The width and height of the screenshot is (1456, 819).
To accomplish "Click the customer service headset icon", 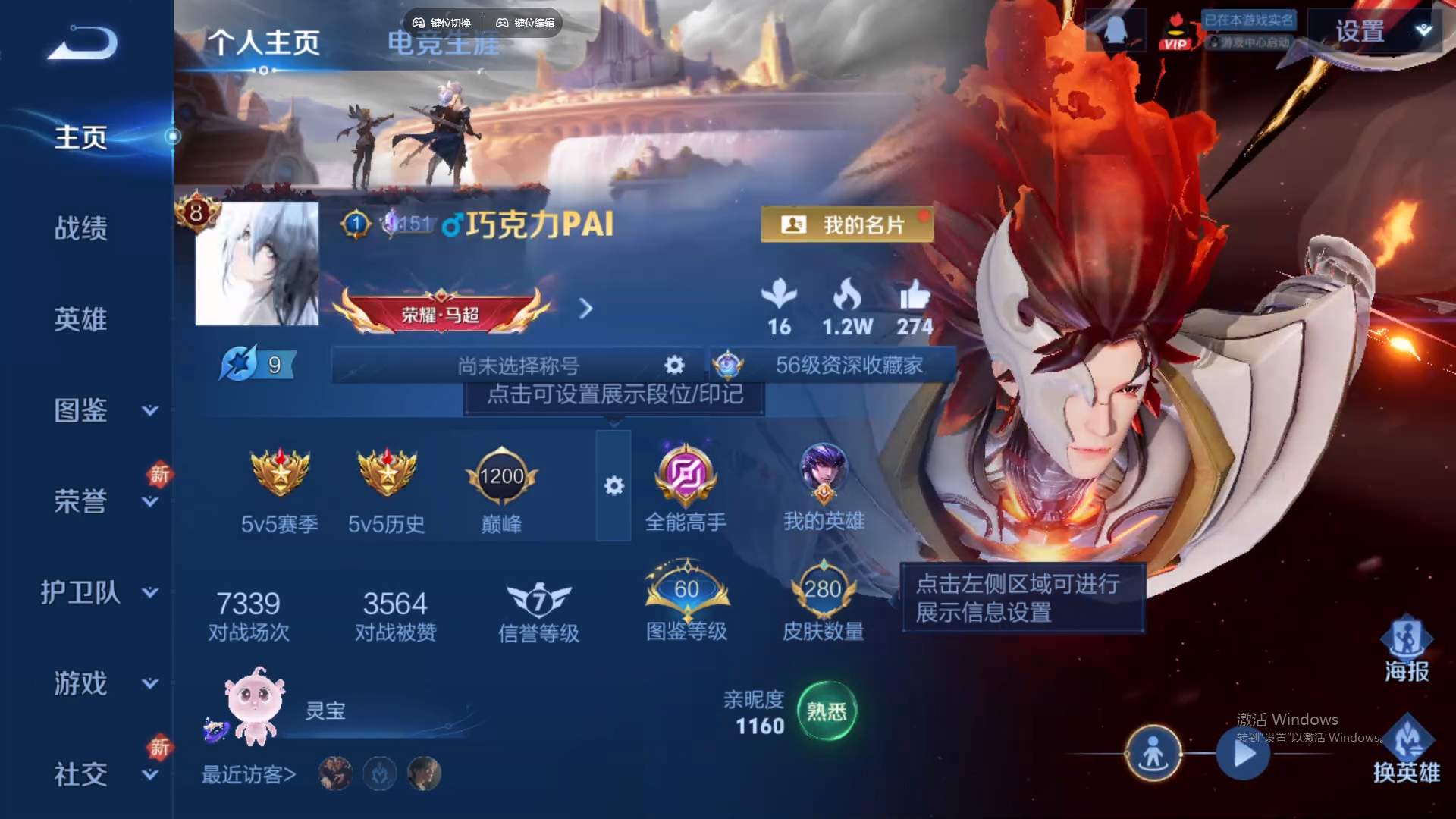I will 1116,29.
